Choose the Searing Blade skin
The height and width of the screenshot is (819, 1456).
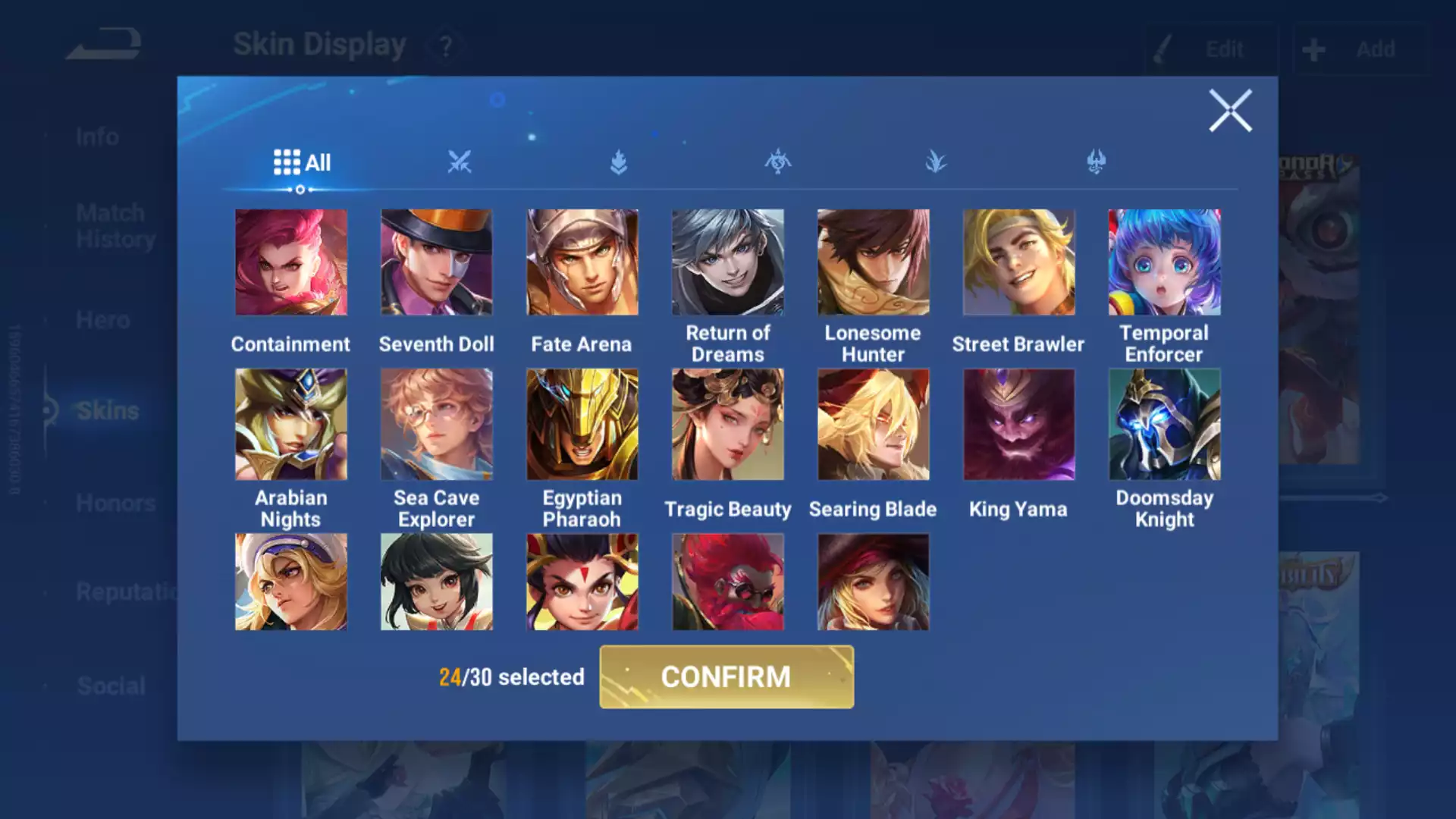point(873,425)
